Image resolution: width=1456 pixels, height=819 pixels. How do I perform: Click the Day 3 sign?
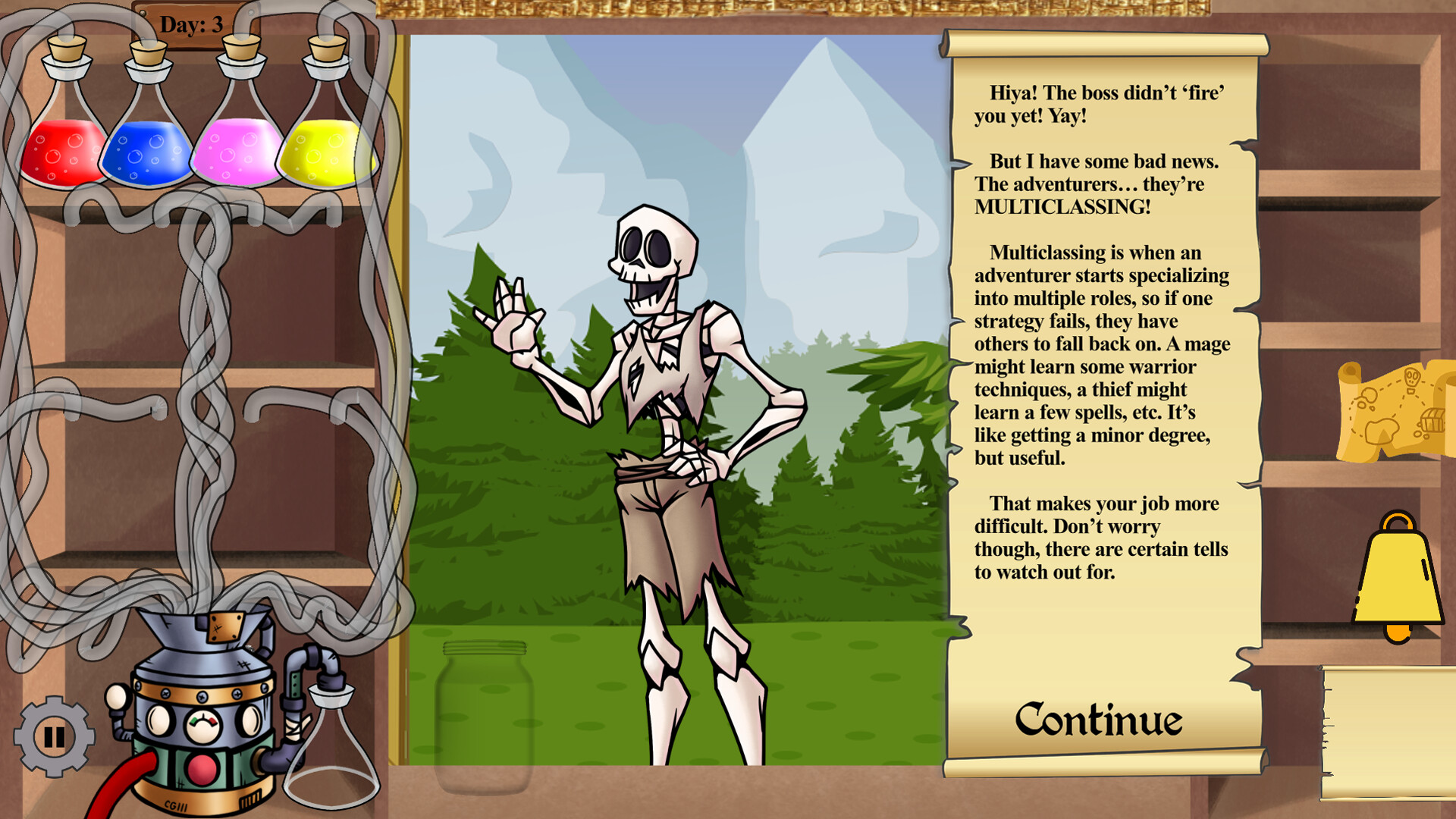pos(192,23)
